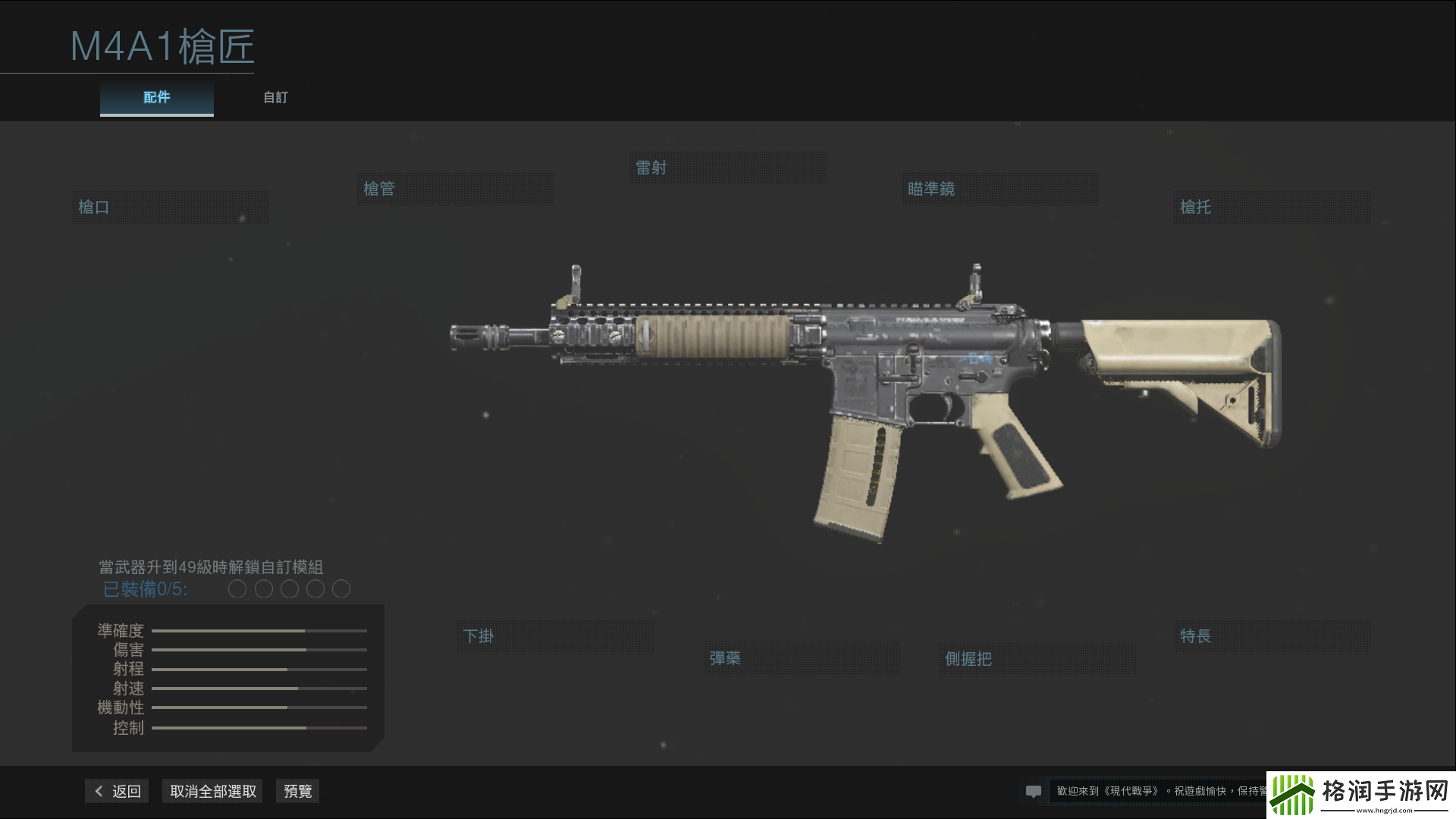Toggle the third equipped attachment circle

(x=289, y=588)
